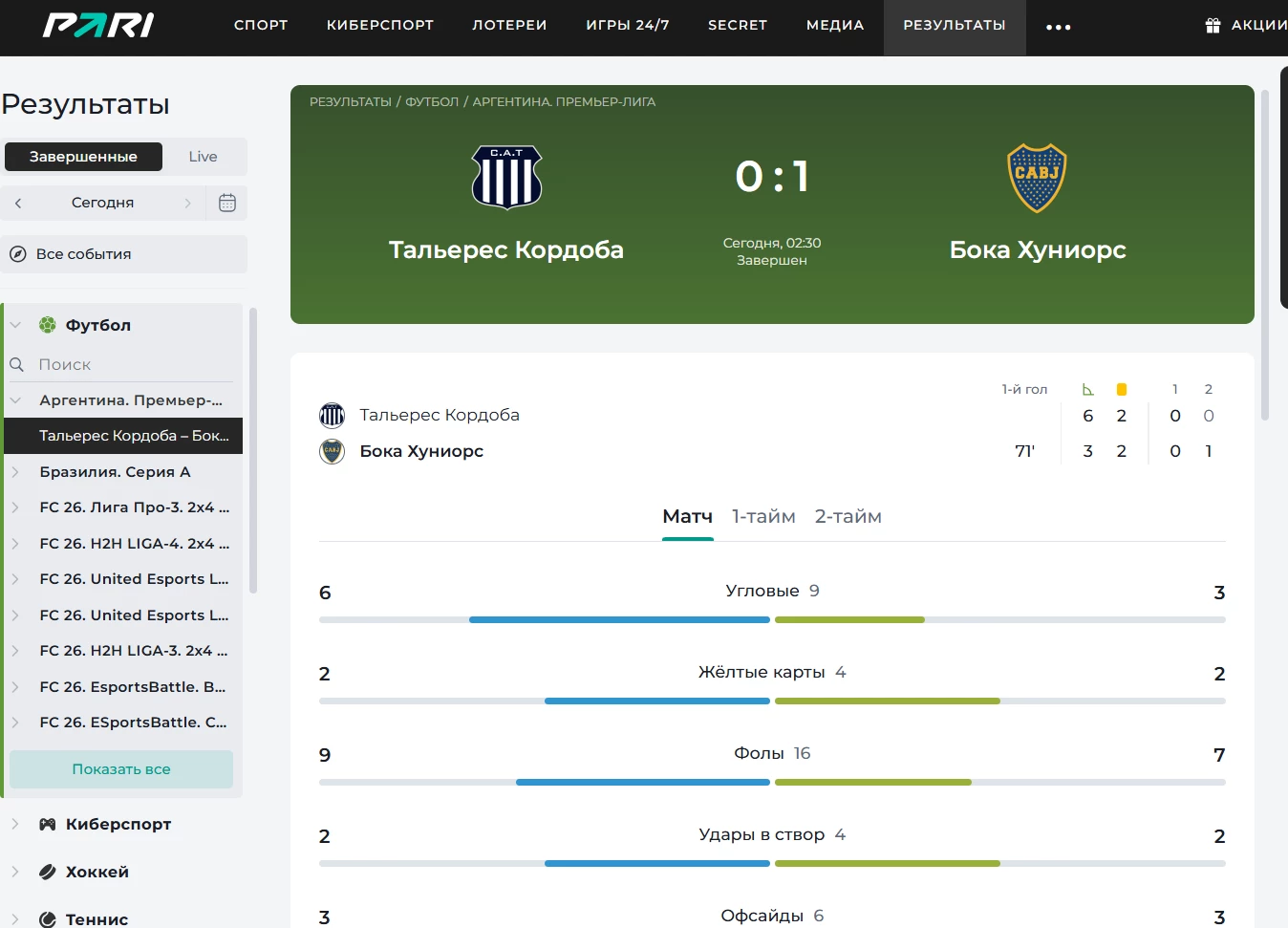
Task: Open the Спорт section
Action: pos(261,25)
